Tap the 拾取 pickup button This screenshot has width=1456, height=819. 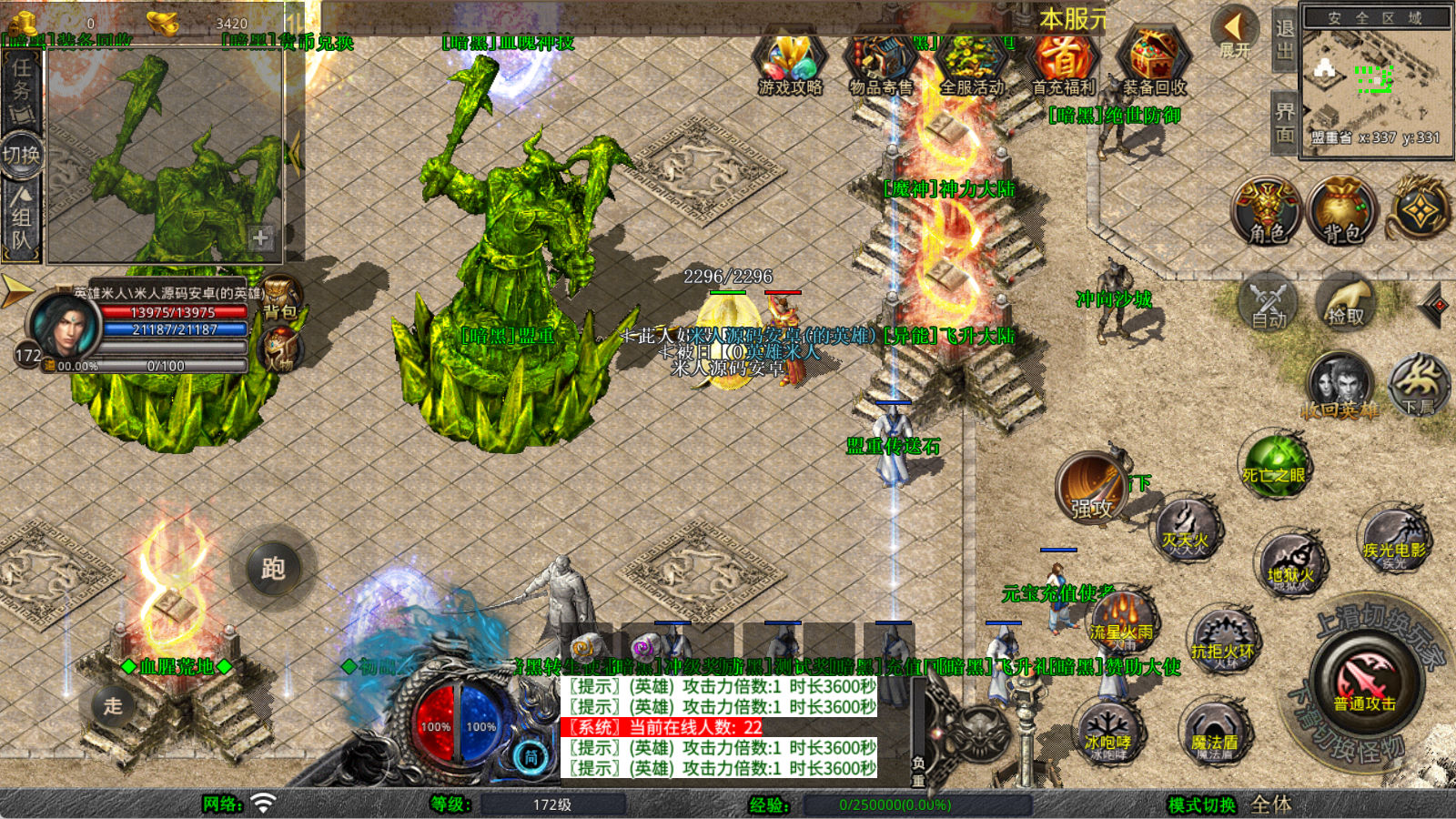1345,302
